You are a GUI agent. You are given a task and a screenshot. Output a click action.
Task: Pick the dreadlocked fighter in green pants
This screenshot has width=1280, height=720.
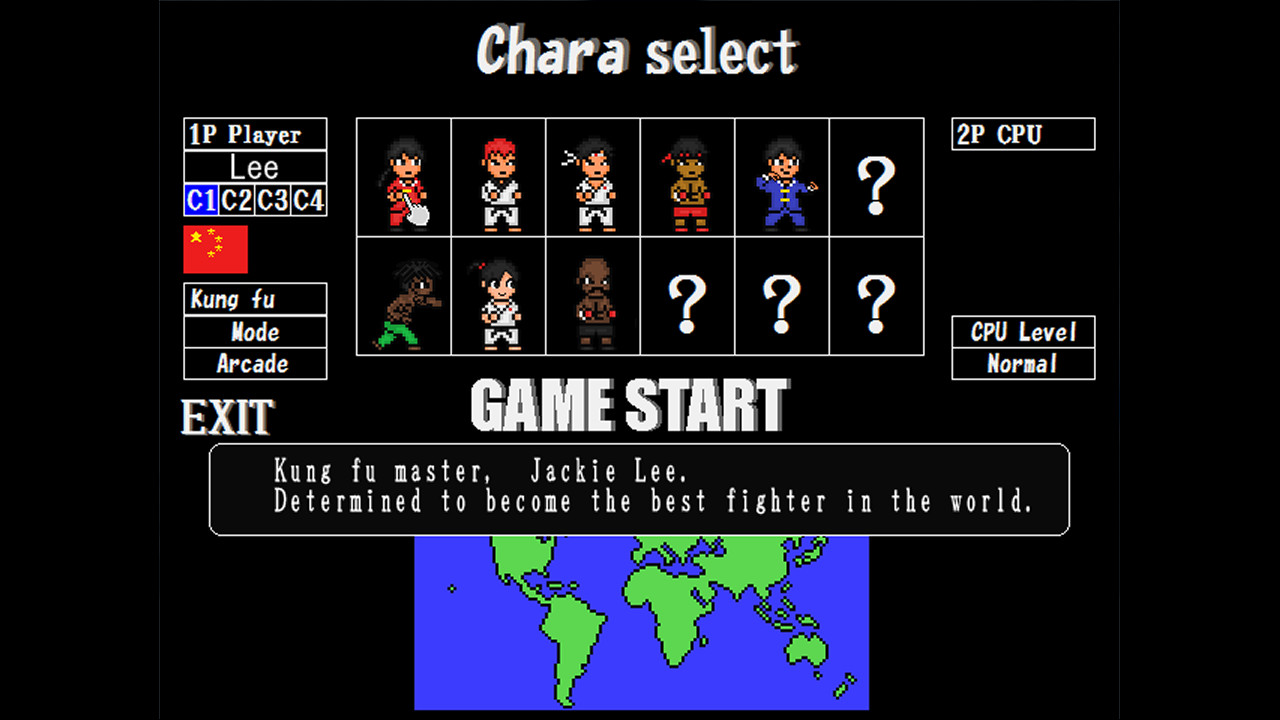[x=404, y=297]
